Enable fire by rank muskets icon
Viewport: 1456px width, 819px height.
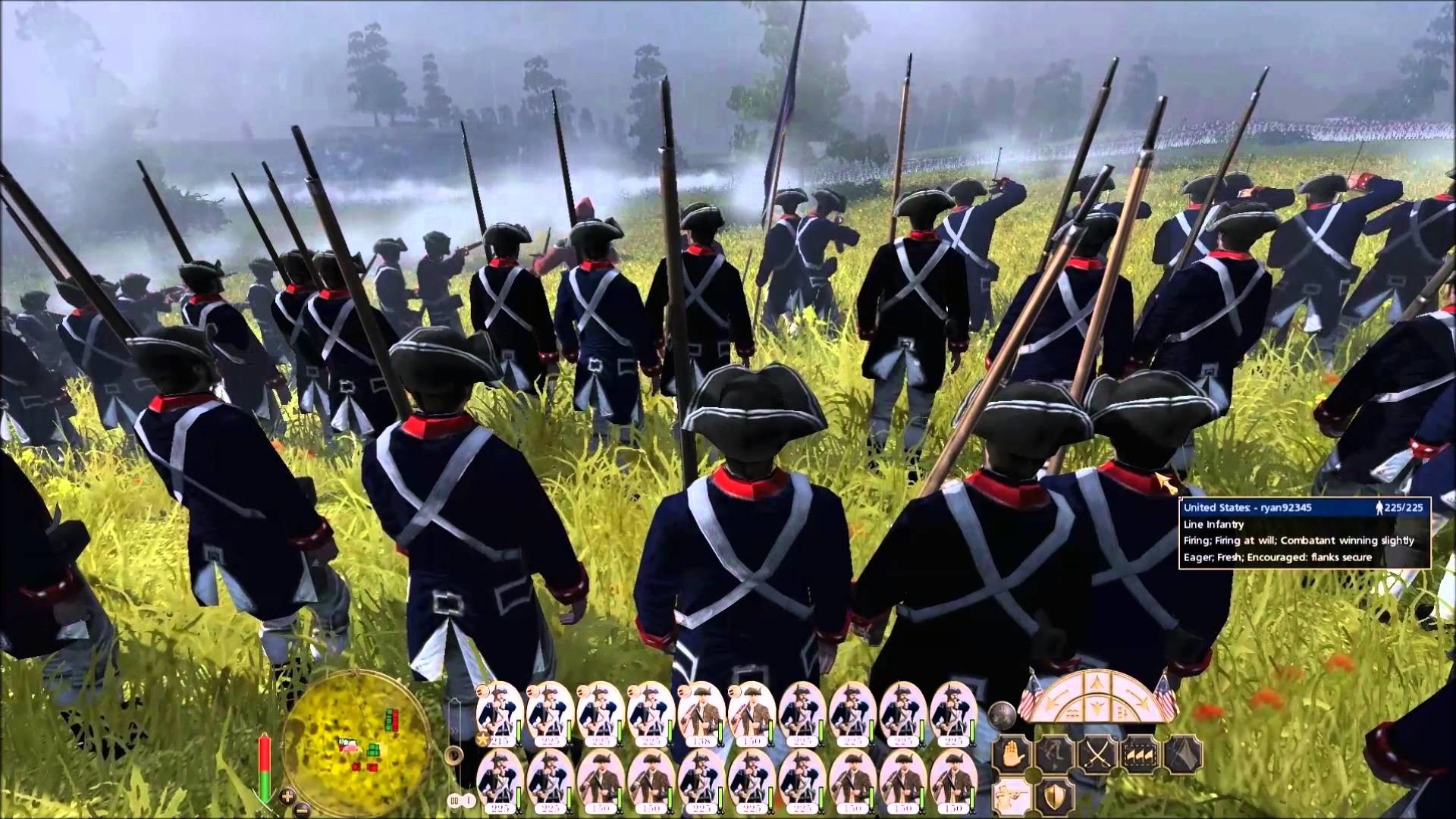pos(1140,753)
